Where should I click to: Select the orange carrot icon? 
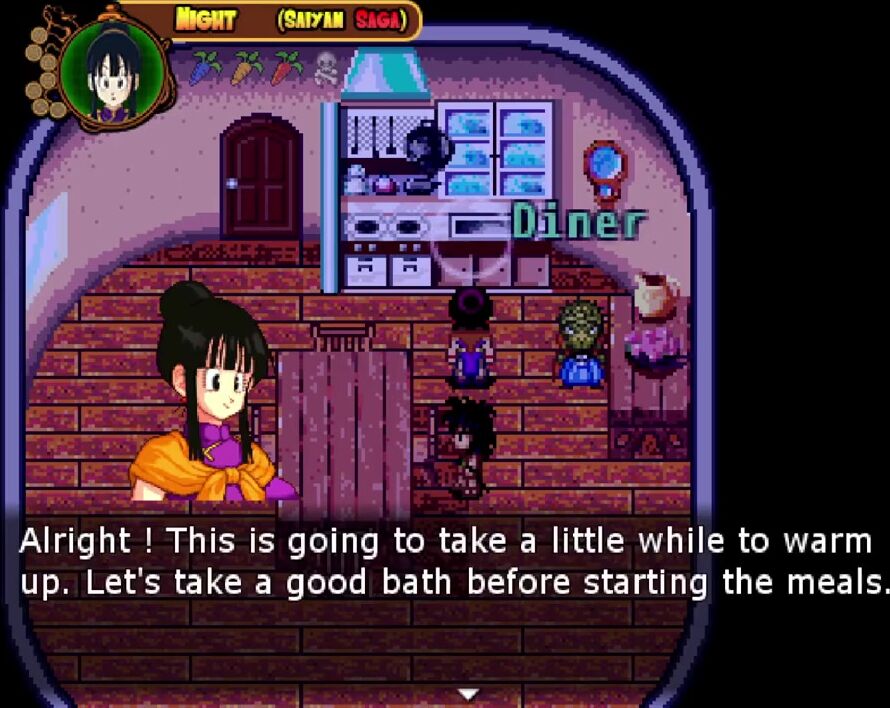(x=246, y=68)
